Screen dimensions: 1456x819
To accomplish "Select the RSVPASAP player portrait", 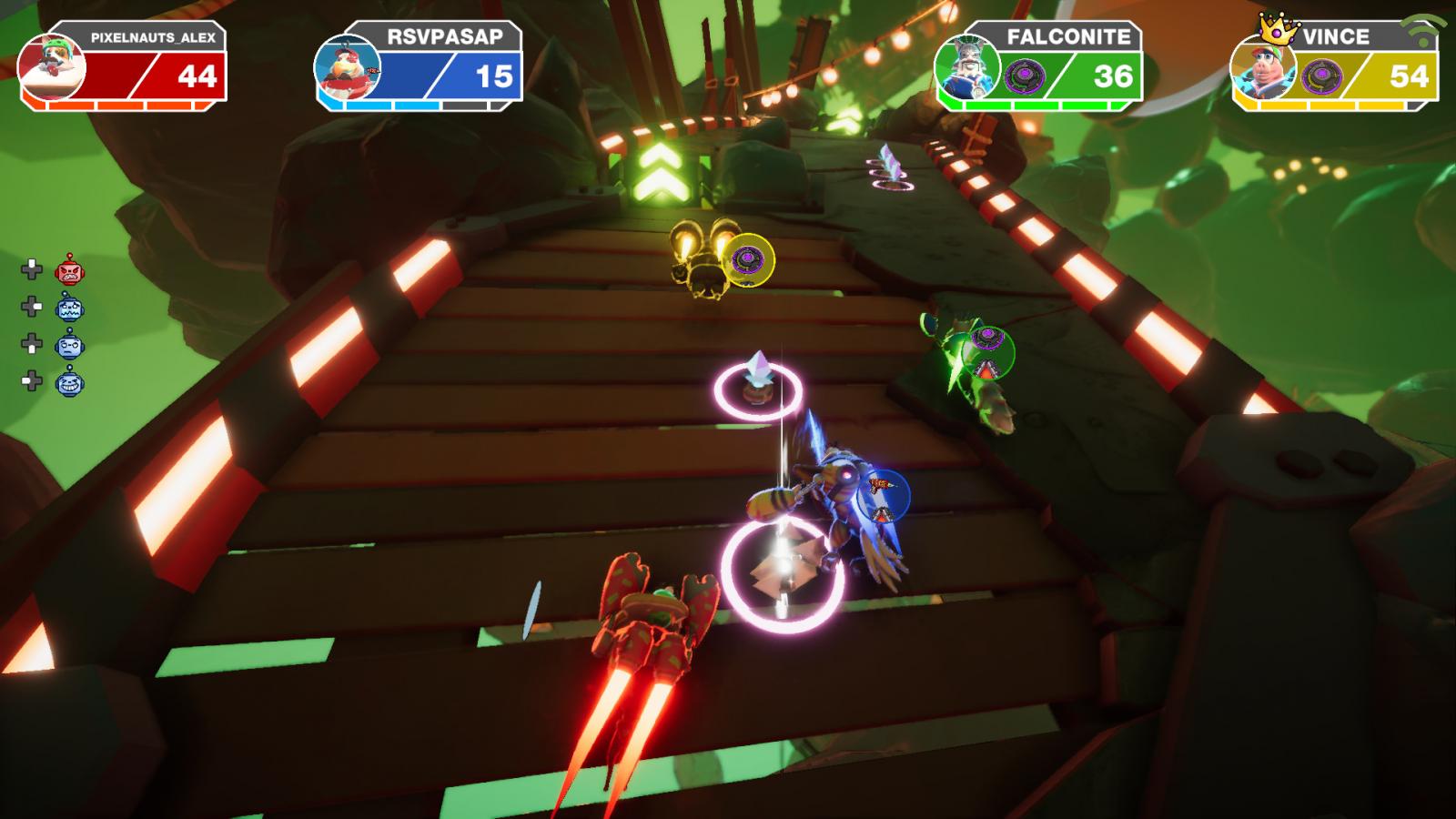I will tap(347, 69).
